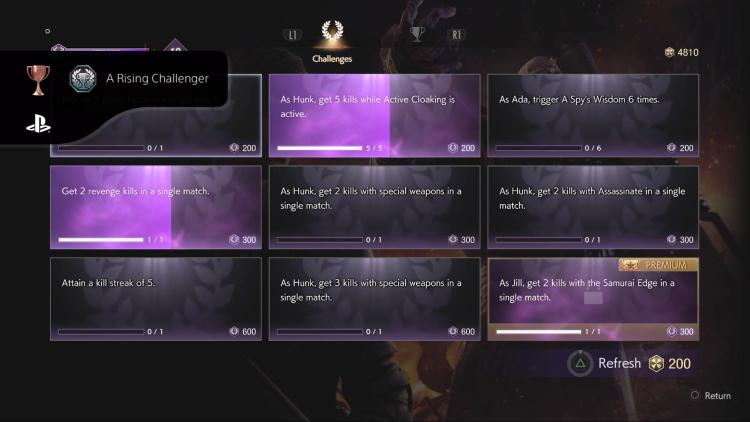Image resolution: width=750 pixels, height=422 pixels.
Task: Select the 2 revenge kills challenge
Action: pyautogui.click(x=155, y=207)
